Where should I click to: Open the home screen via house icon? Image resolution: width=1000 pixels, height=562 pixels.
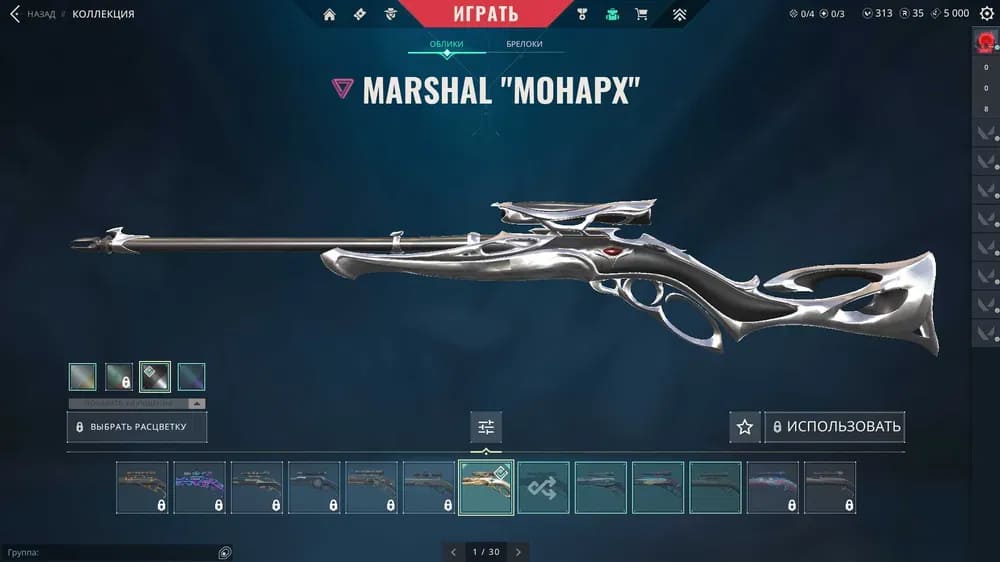(x=330, y=14)
